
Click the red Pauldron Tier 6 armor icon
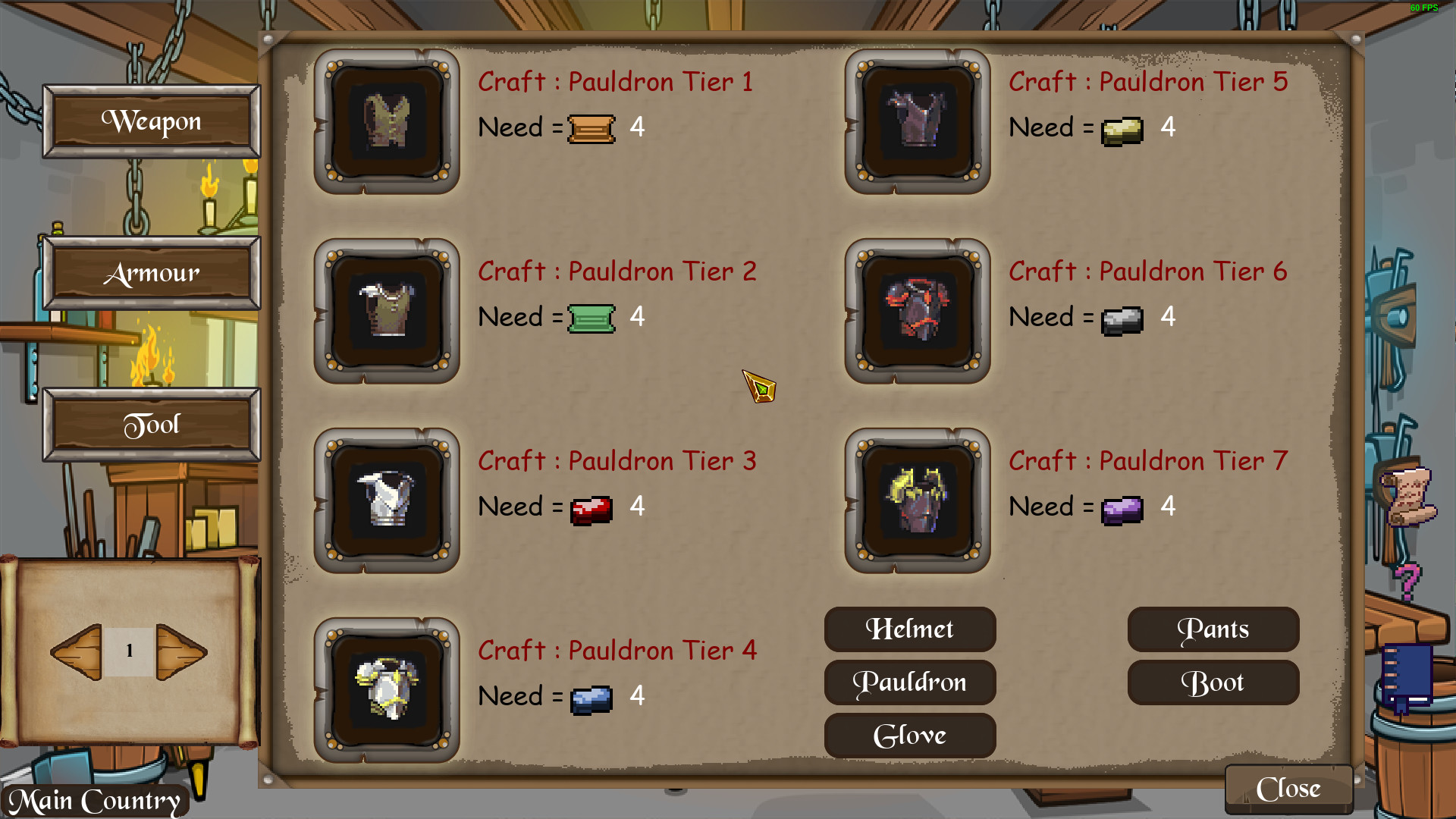click(917, 311)
